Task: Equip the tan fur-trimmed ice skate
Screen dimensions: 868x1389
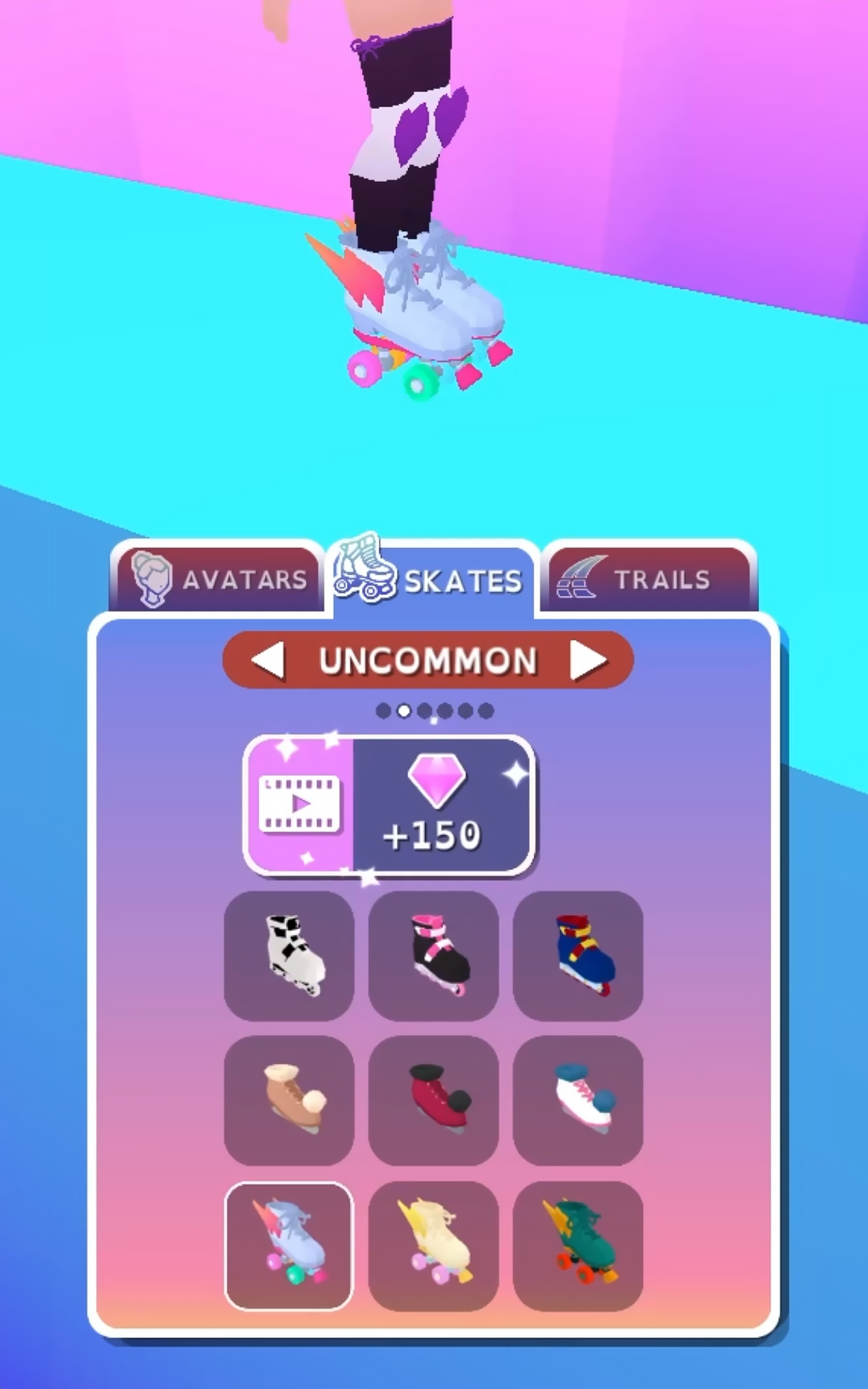Action: [289, 1100]
